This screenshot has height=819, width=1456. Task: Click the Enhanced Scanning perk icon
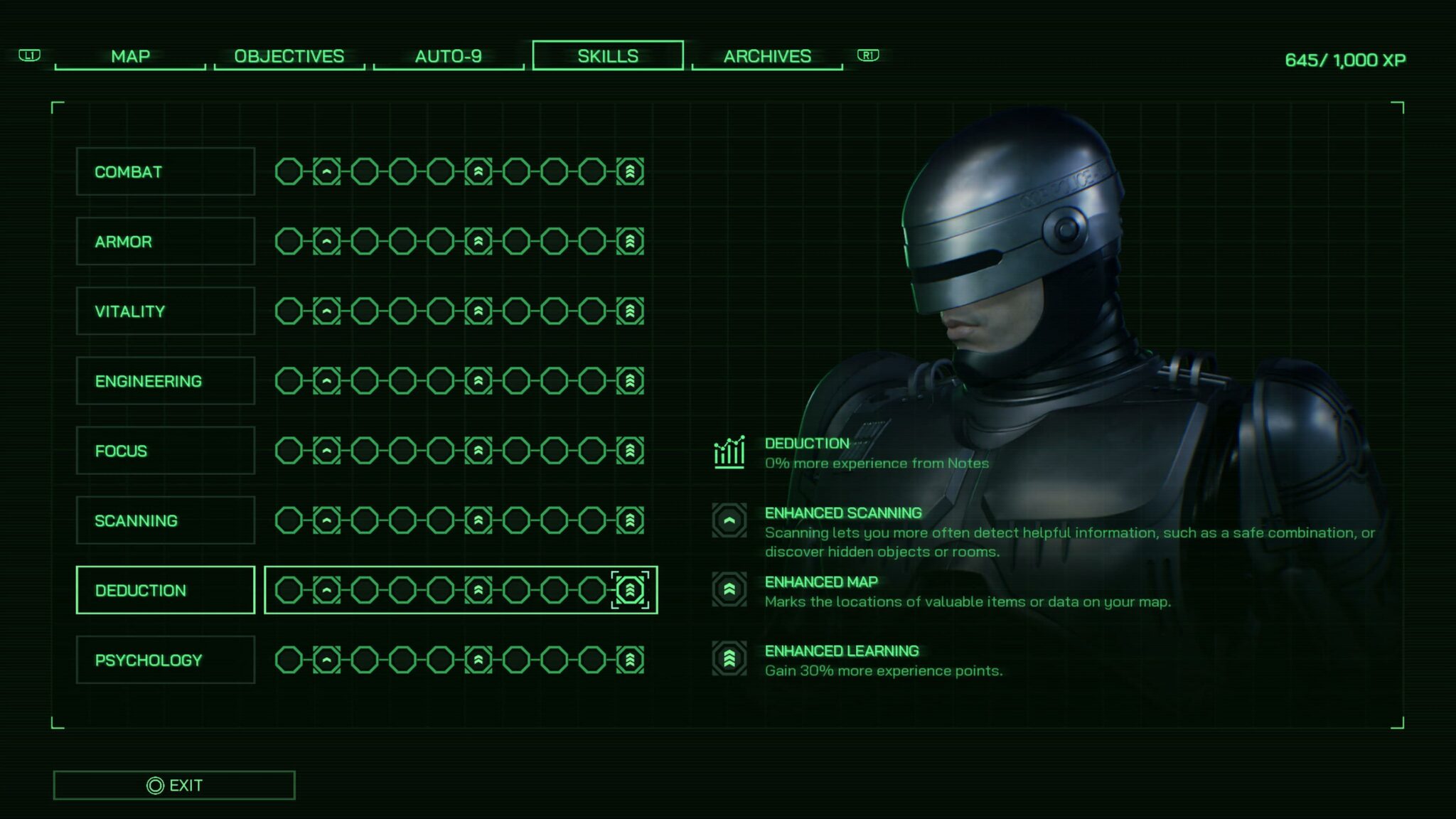click(729, 520)
